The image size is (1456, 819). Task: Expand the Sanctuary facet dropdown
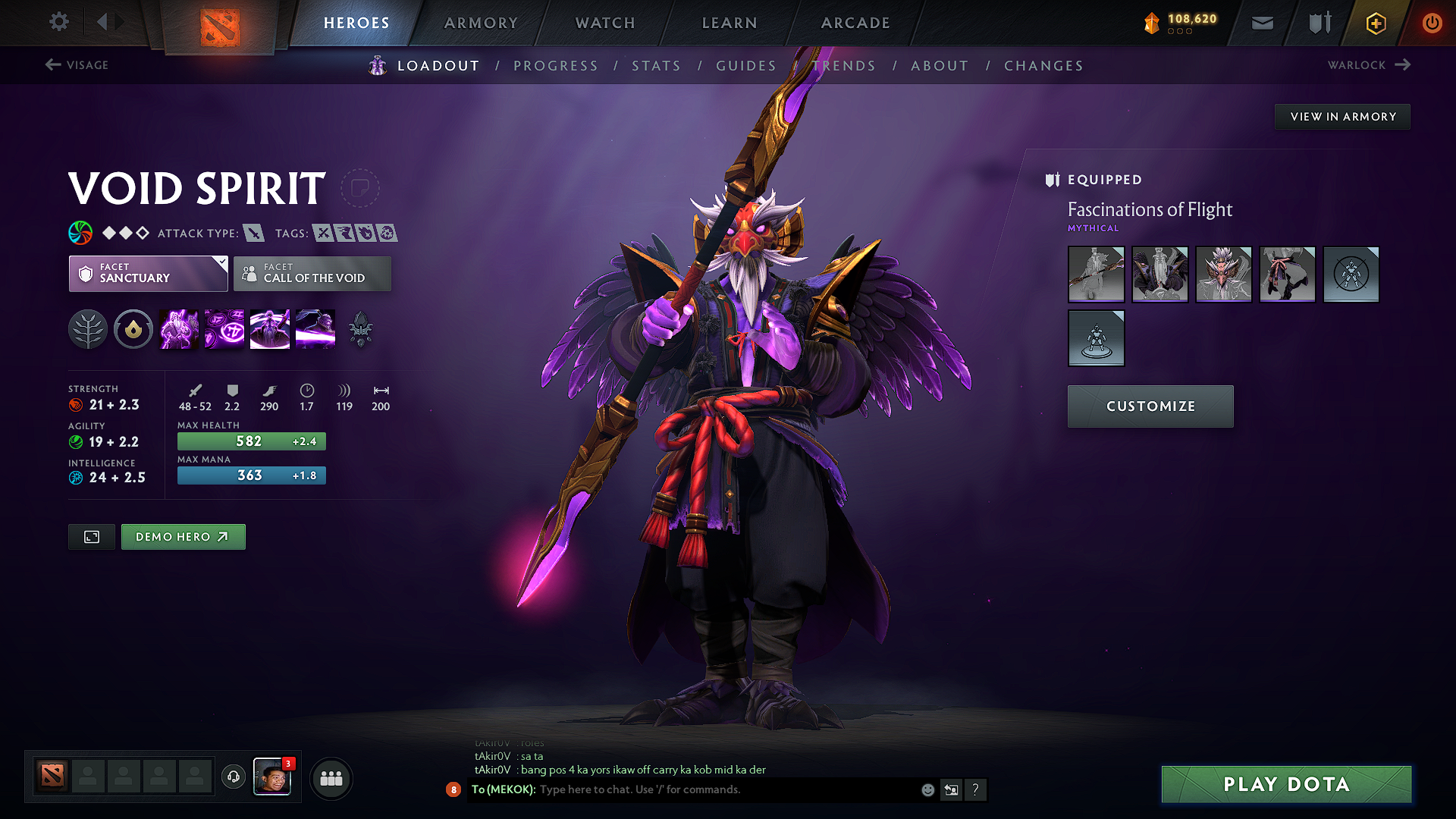(148, 274)
